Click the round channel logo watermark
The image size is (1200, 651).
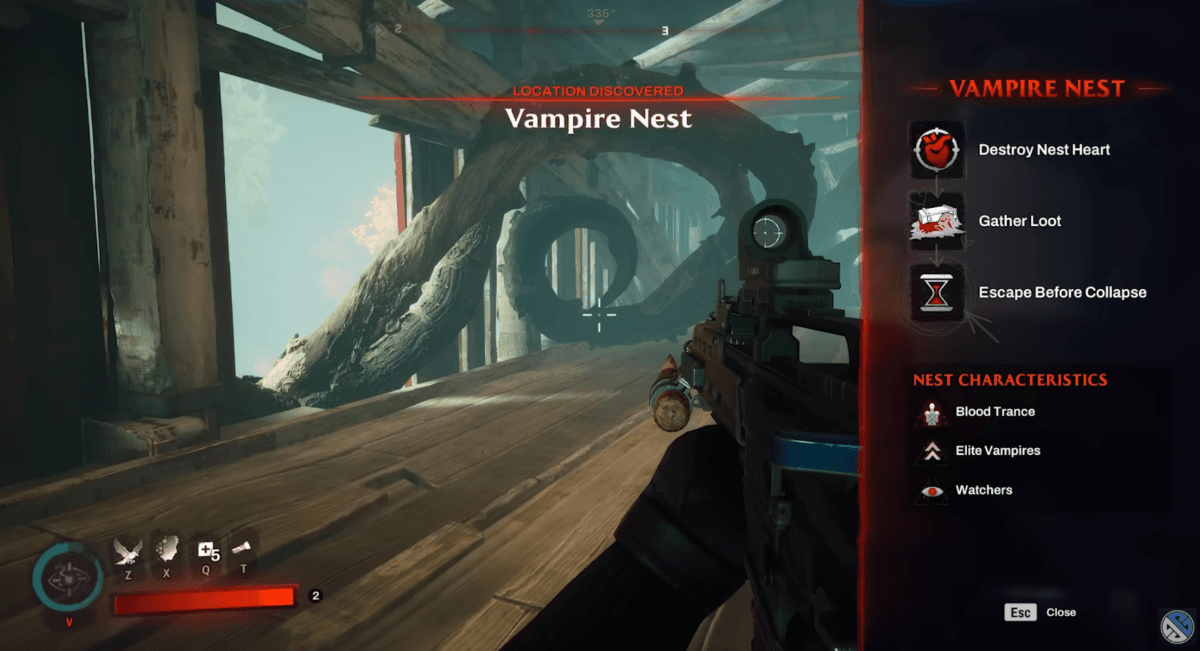click(x=1177, y=627)
